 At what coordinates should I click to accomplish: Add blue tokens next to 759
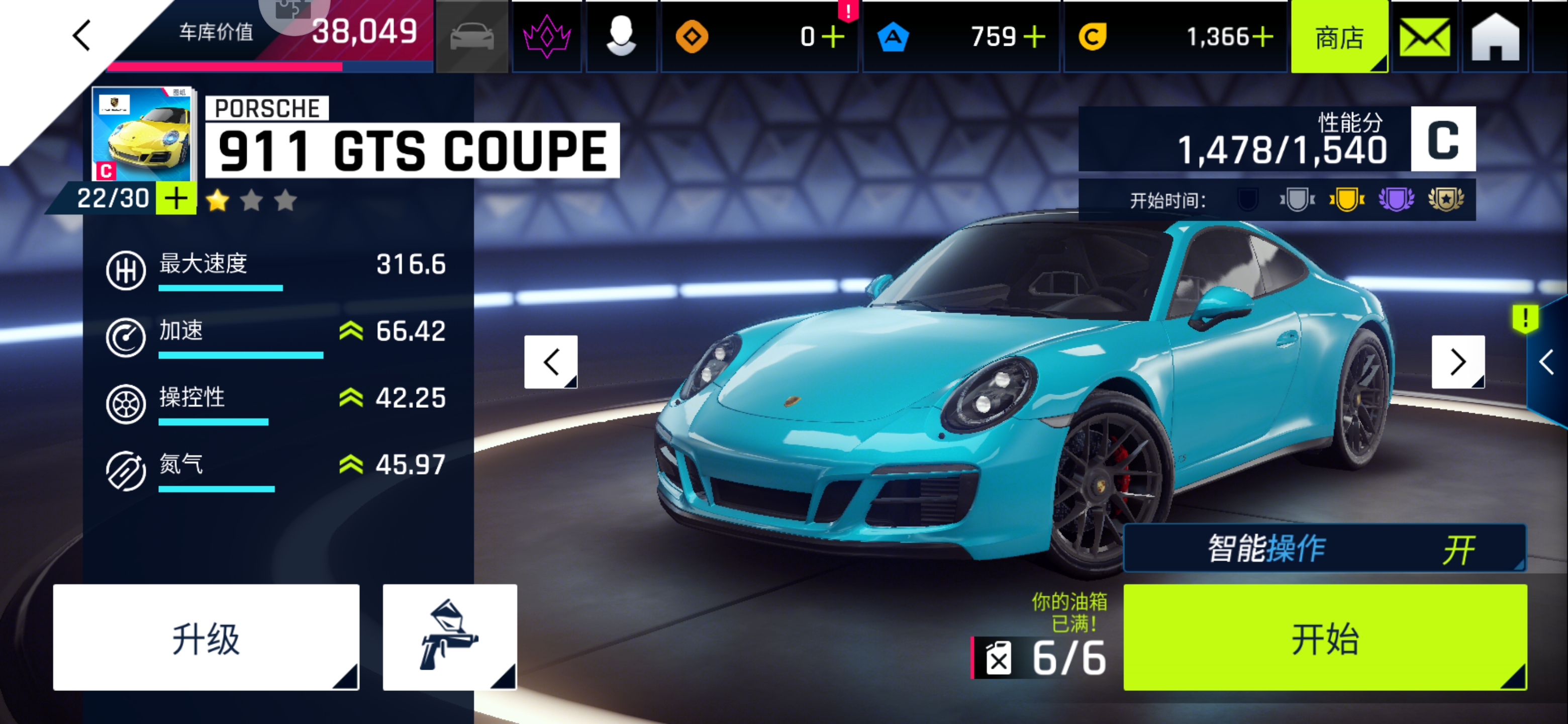pos(1034,38)
